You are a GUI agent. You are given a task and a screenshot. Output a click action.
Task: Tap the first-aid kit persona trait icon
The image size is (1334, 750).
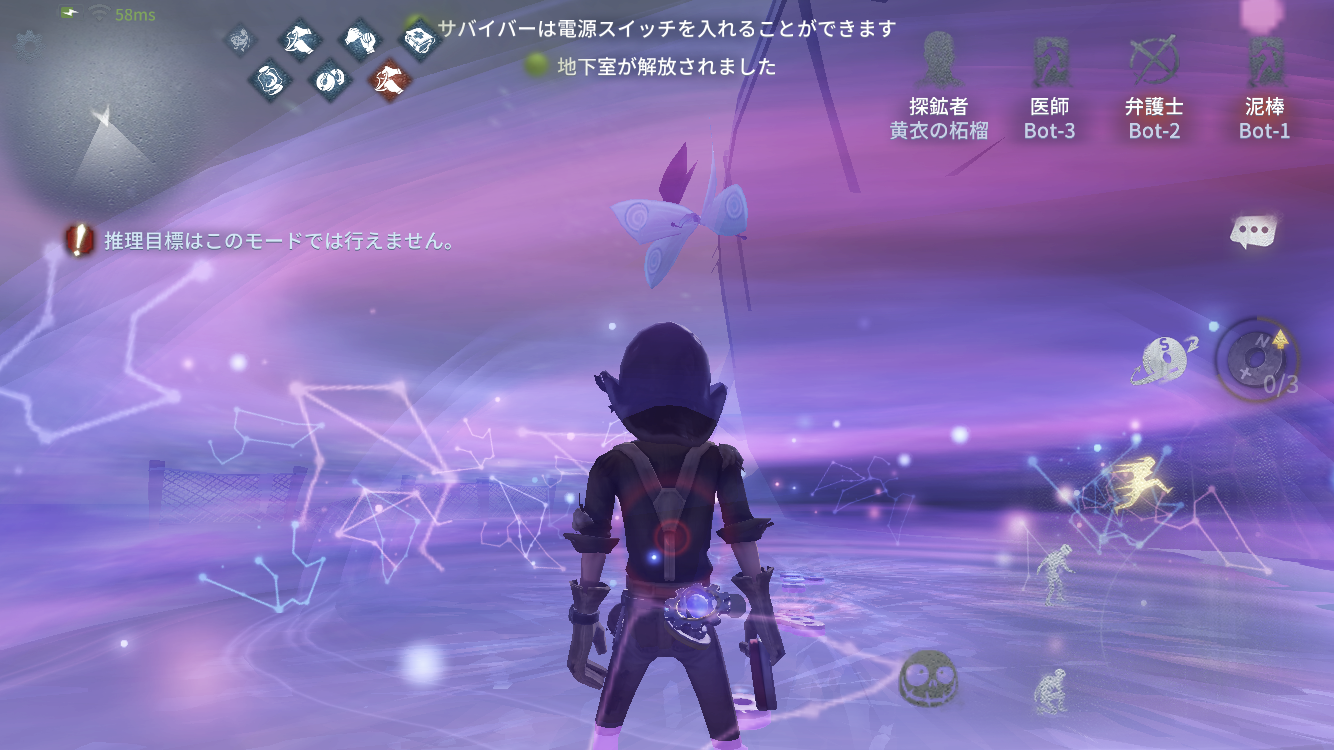(420, 40)
